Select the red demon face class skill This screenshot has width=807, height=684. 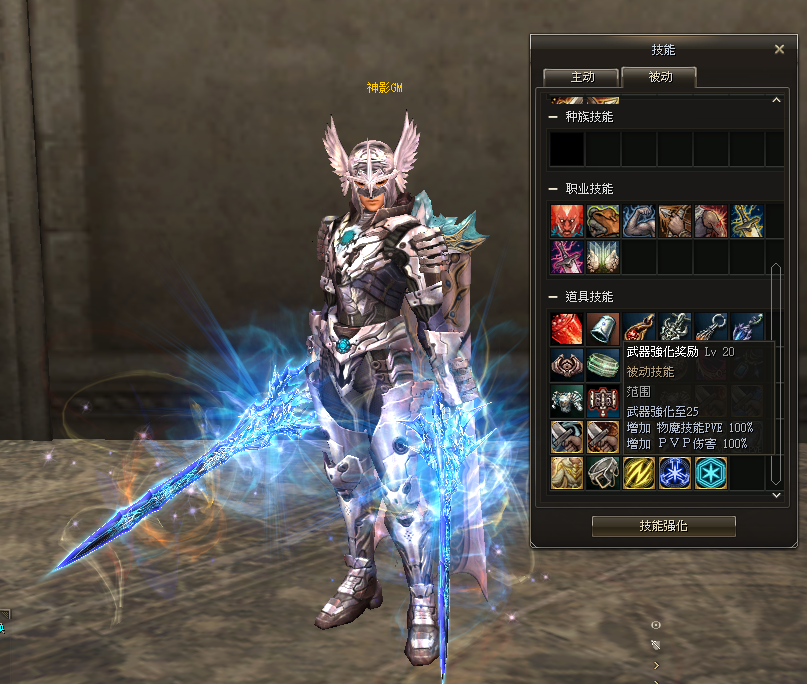(566, 221)
